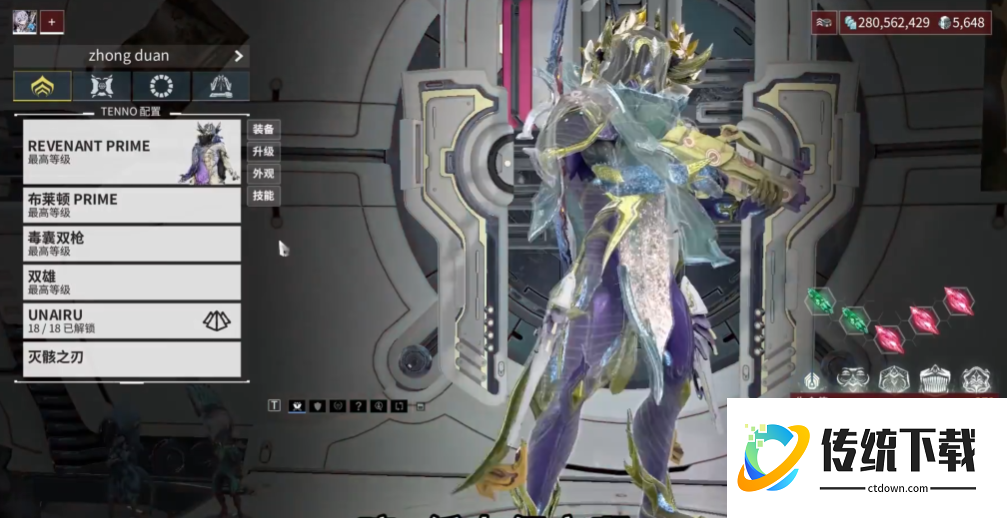Expand the zhong duan loadout selector arrow
This screenshot has height=518, width=1007.
238,56
